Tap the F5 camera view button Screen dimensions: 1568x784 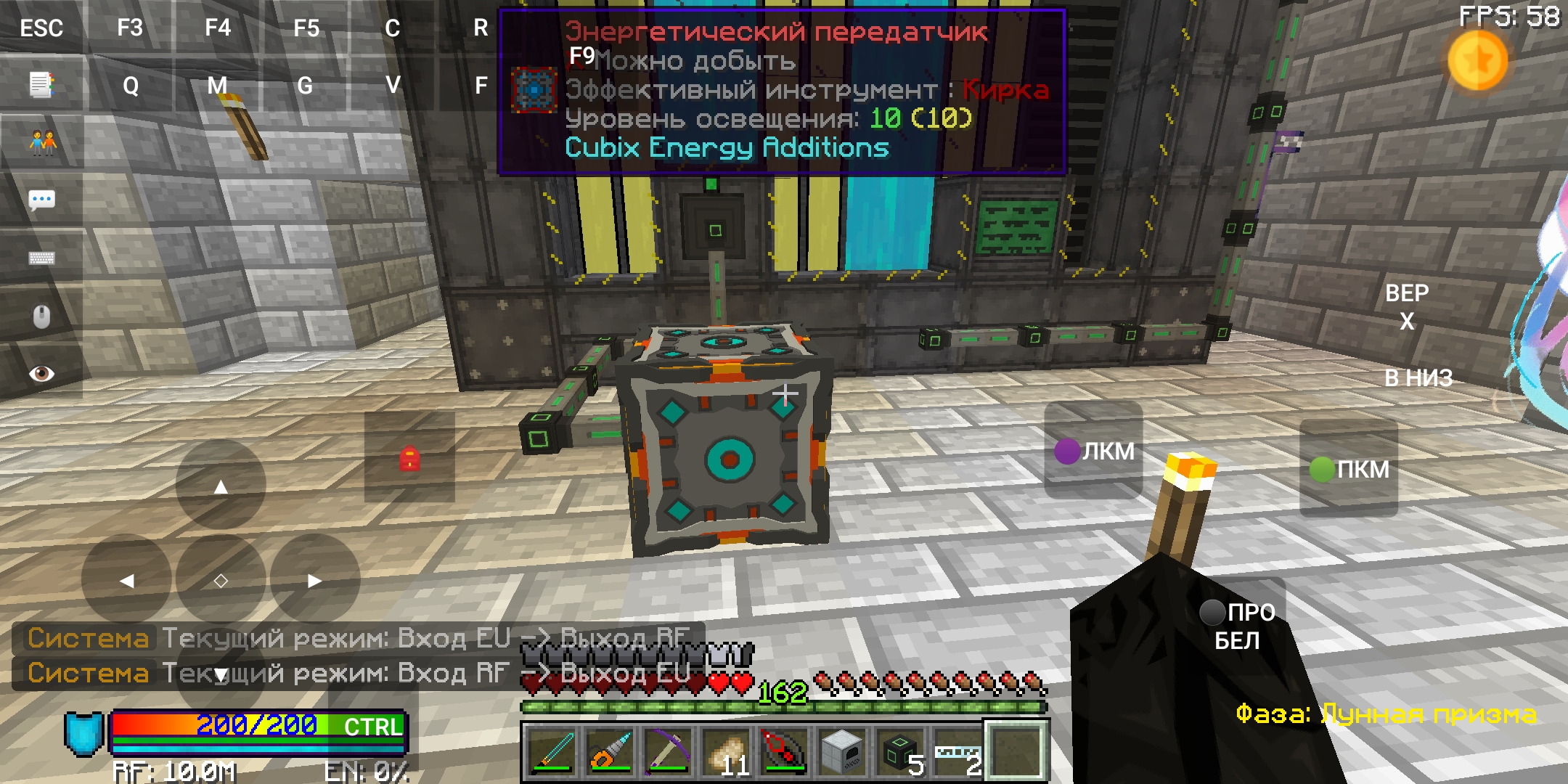(x=306, y=28)
